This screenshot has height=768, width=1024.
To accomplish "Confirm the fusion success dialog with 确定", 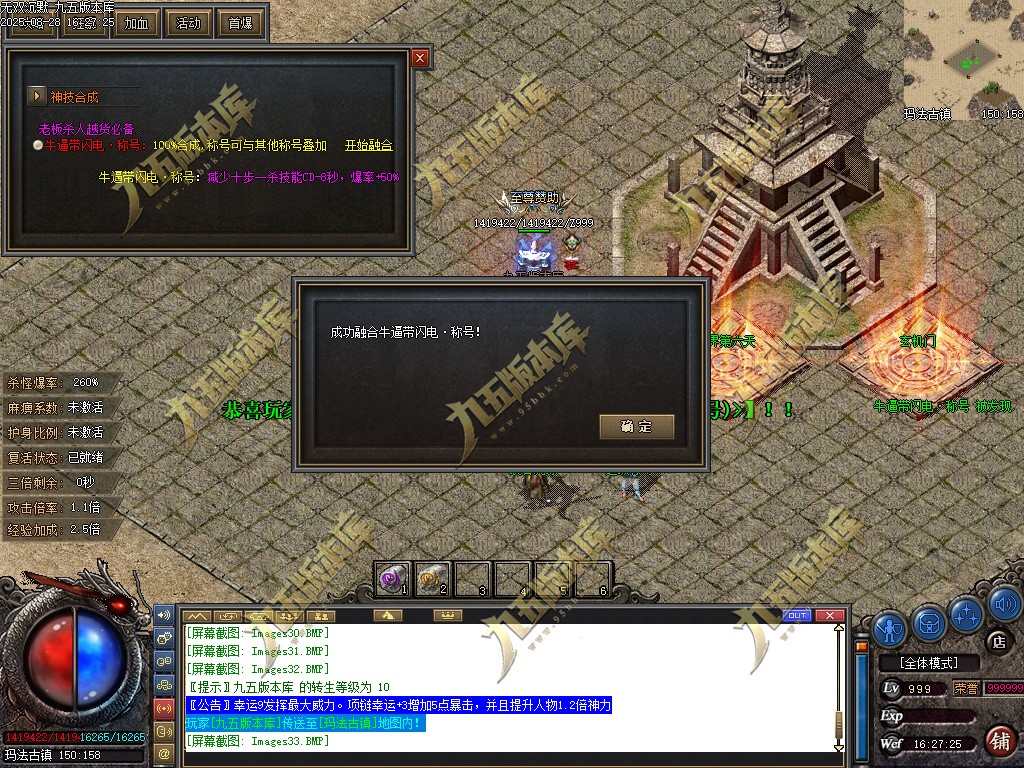I will pos(637,427).
